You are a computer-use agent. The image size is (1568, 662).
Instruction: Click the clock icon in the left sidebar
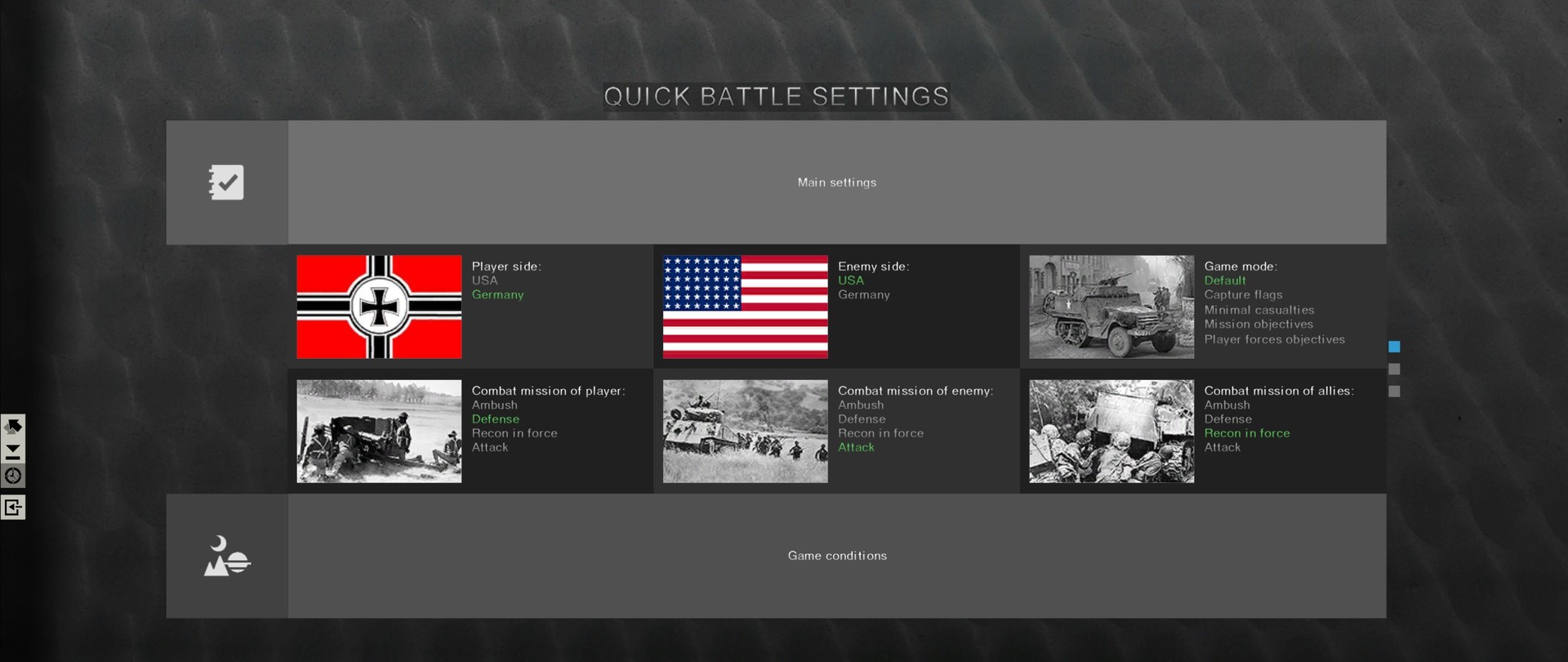13,476
